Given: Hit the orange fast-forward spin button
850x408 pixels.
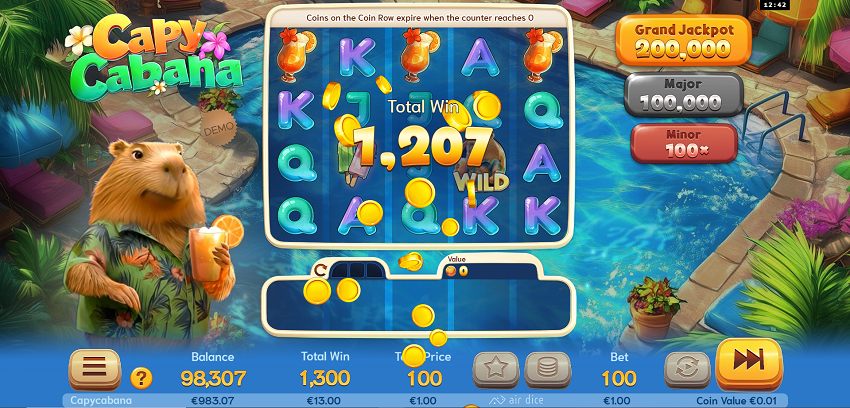Looking at the screenshot, I should 749,363.
